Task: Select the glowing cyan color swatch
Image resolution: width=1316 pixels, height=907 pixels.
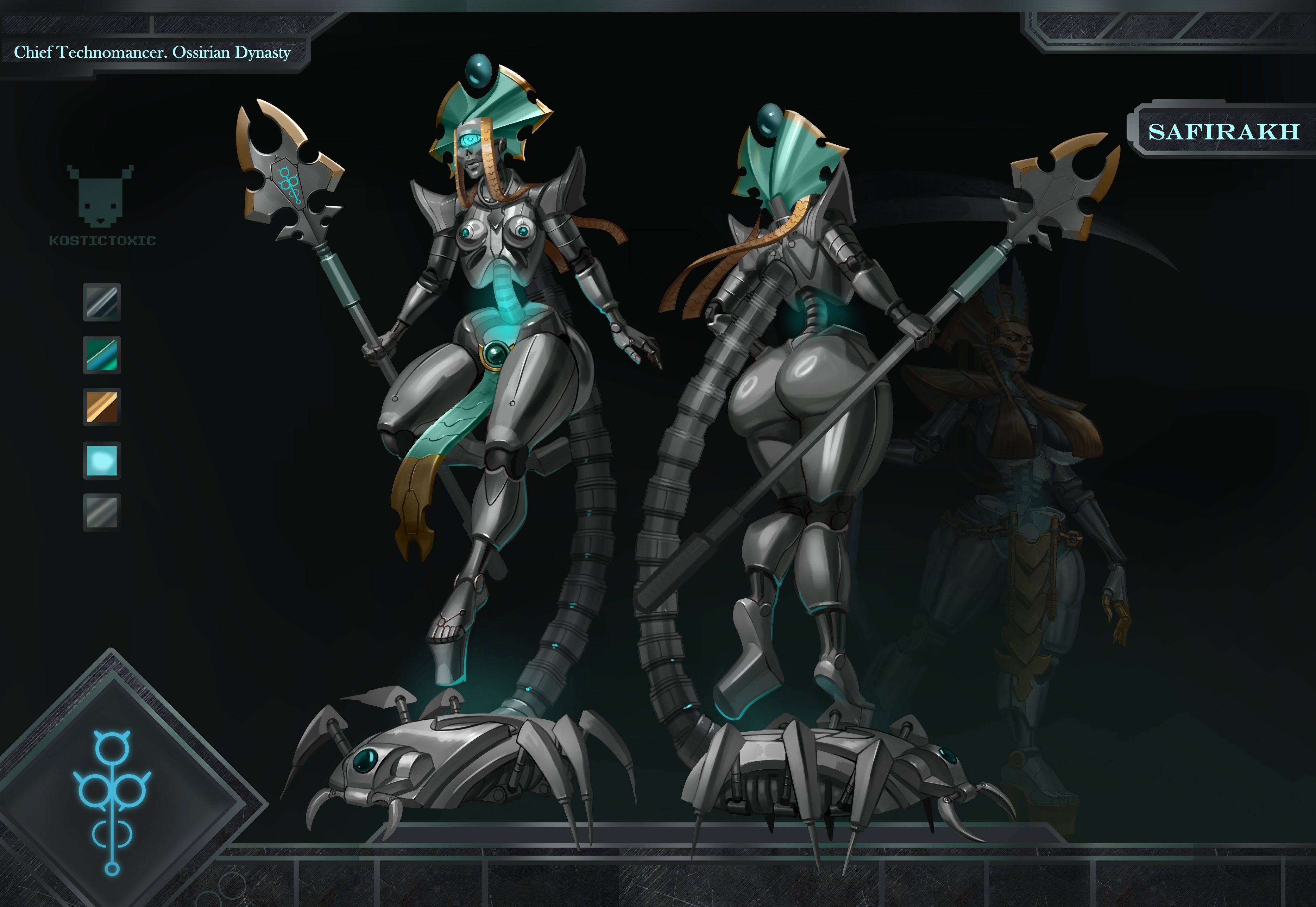Action: point(102,460)
